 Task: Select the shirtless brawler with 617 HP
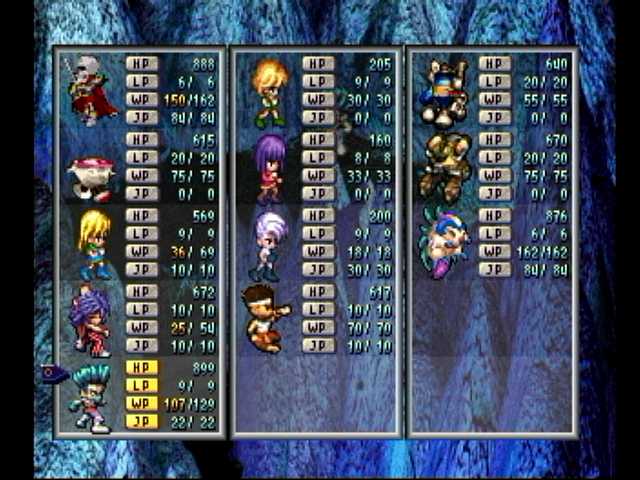pos(265,319)
